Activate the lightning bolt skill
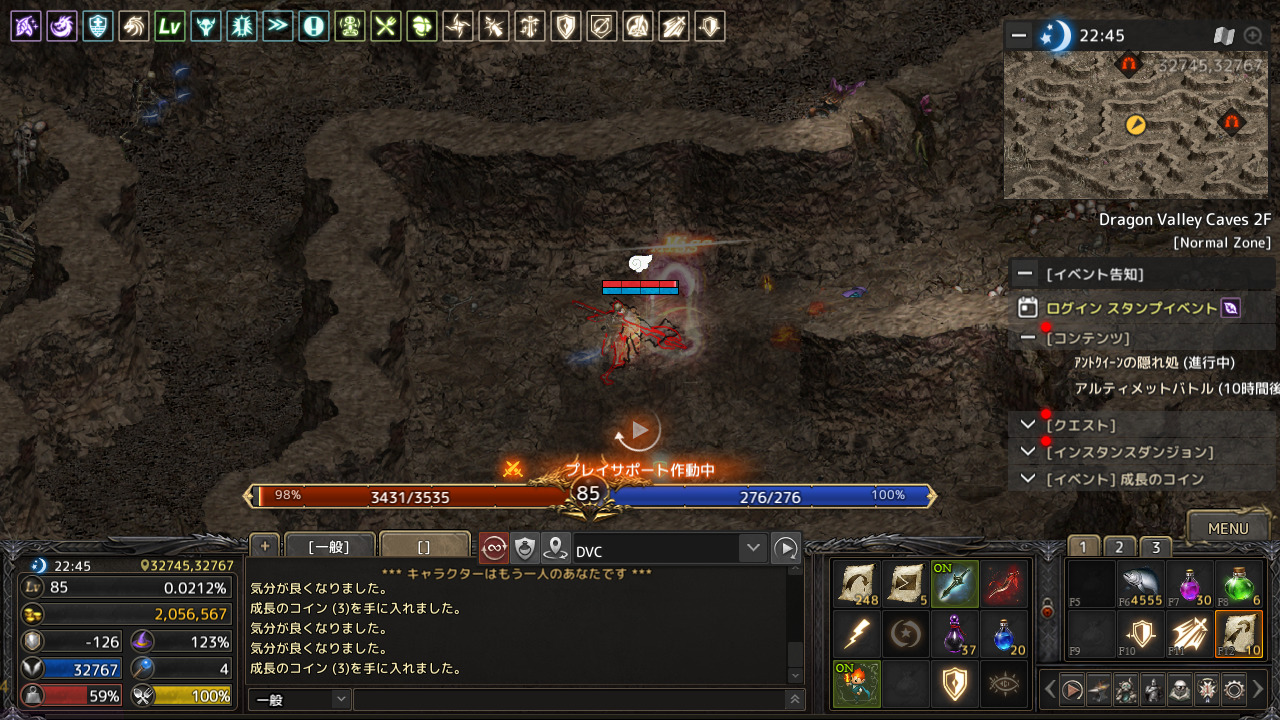This screenshot has height=720, width=1280. (857, 634)
